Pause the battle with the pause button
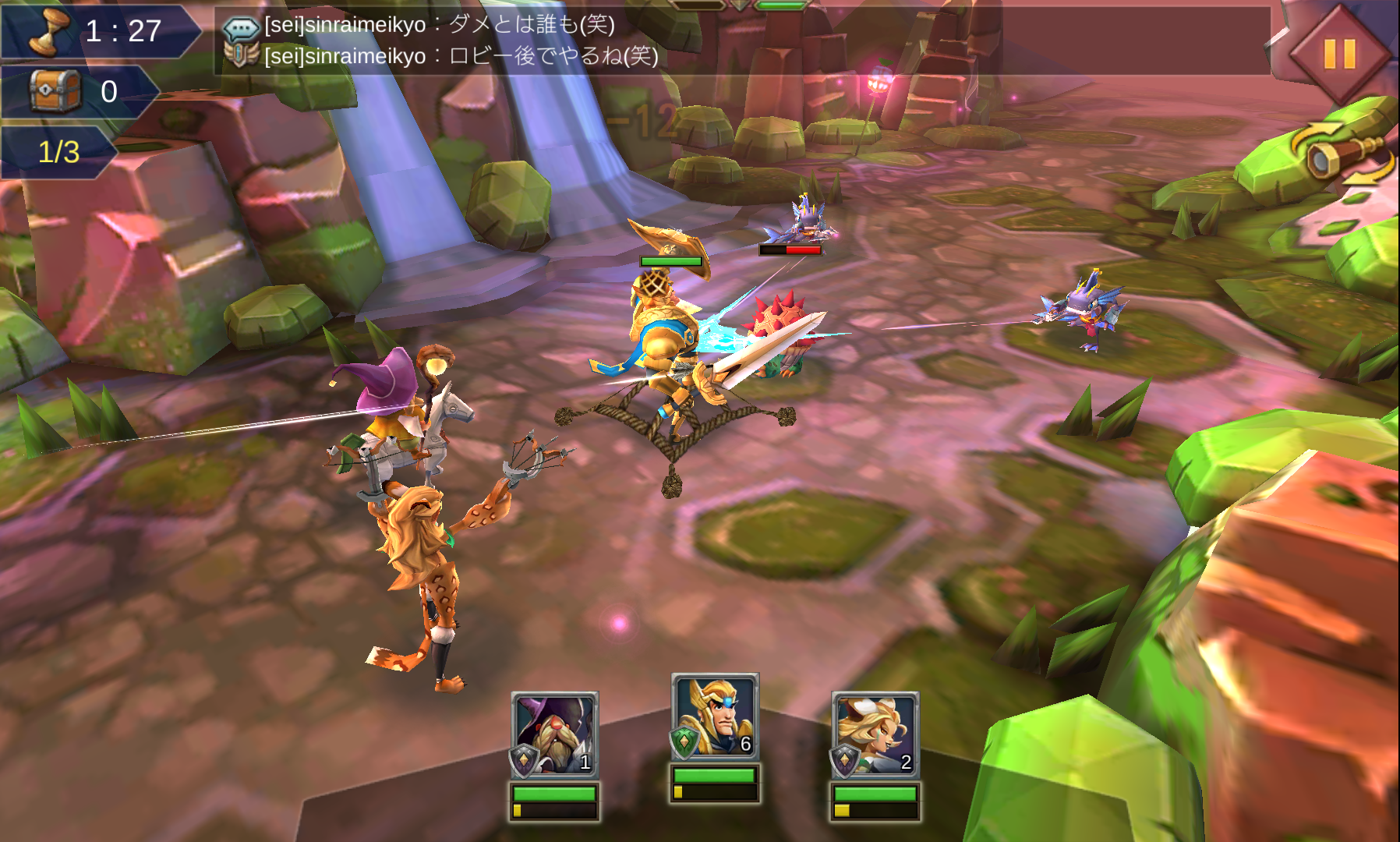 pos(1339,54)
